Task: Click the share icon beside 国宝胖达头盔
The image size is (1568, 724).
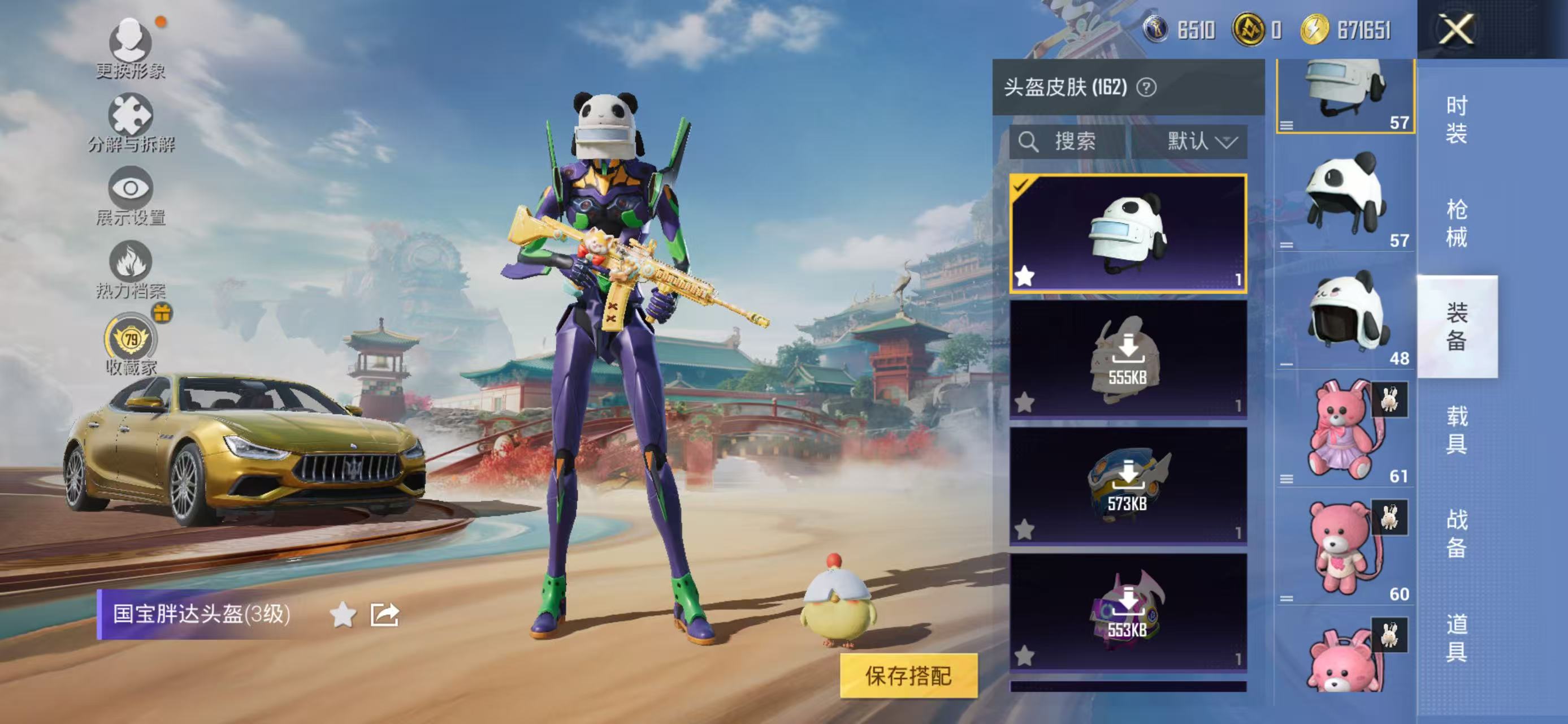Action: tap(385, 614)
